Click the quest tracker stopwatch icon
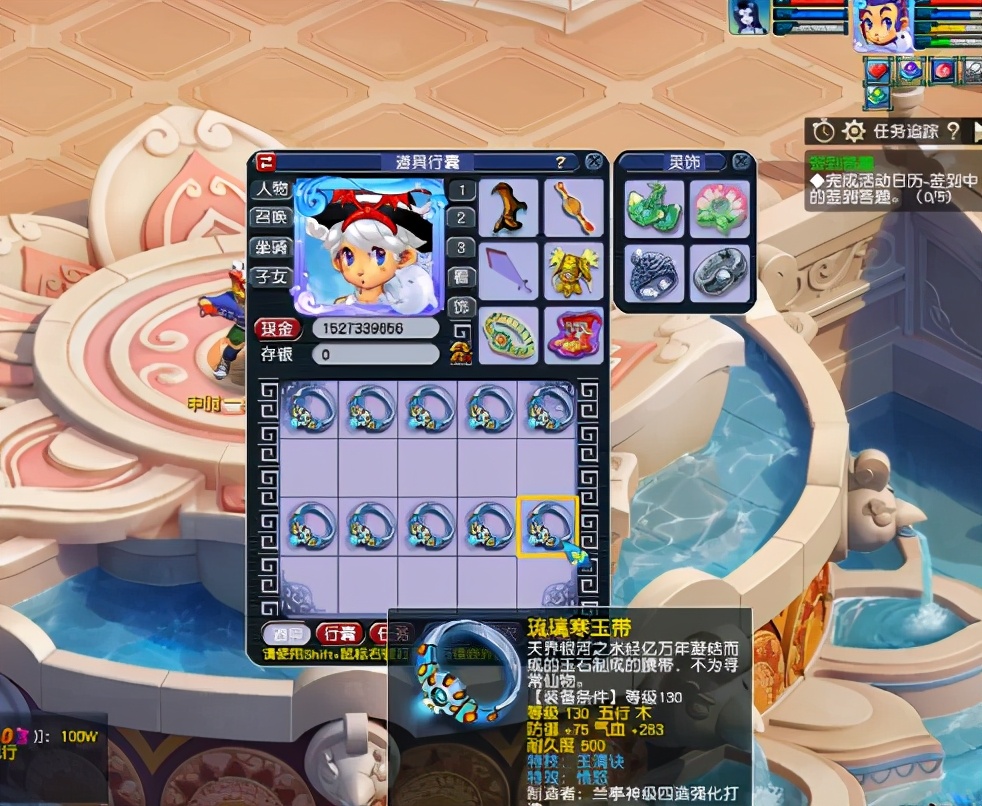 pos(823,131)
